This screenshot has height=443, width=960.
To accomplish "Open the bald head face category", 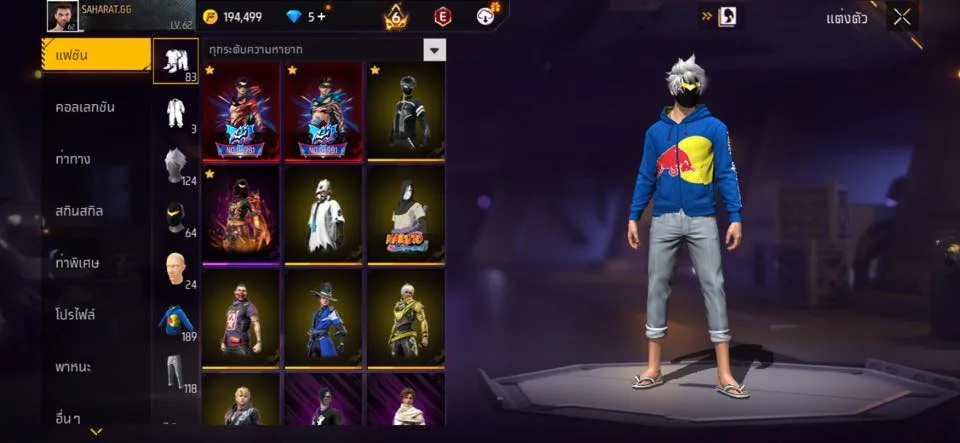I will tap(176, 270).
